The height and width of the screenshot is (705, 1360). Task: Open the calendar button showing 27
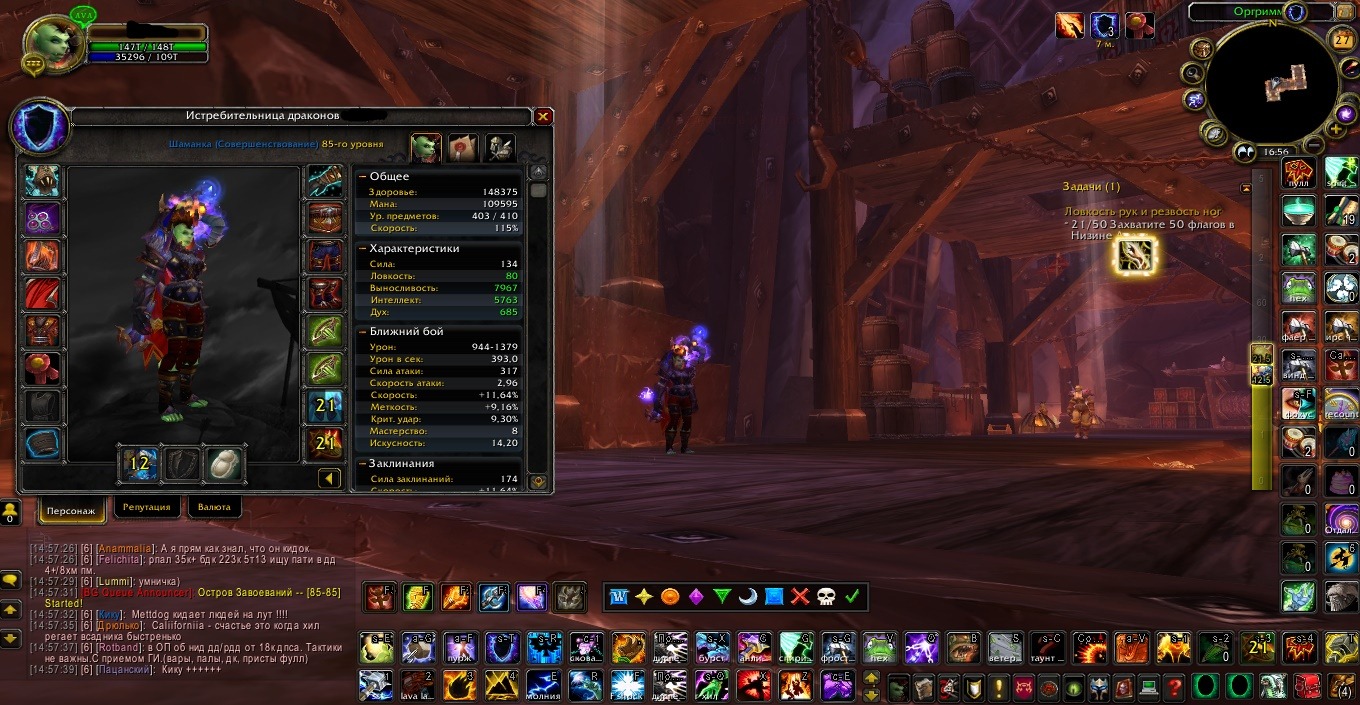pyautogui.click(x=1343, y=39)
